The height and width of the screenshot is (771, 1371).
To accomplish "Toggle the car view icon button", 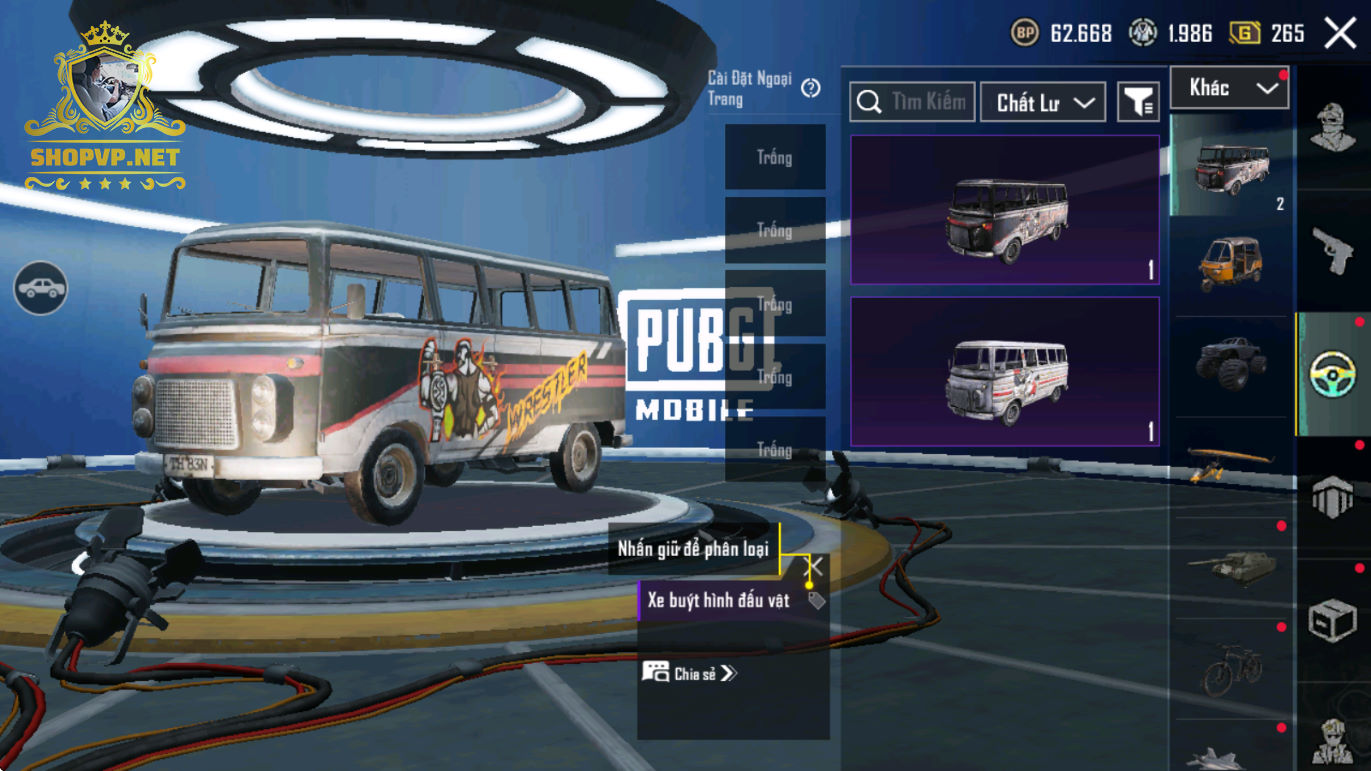I will (x=40, y=288).
